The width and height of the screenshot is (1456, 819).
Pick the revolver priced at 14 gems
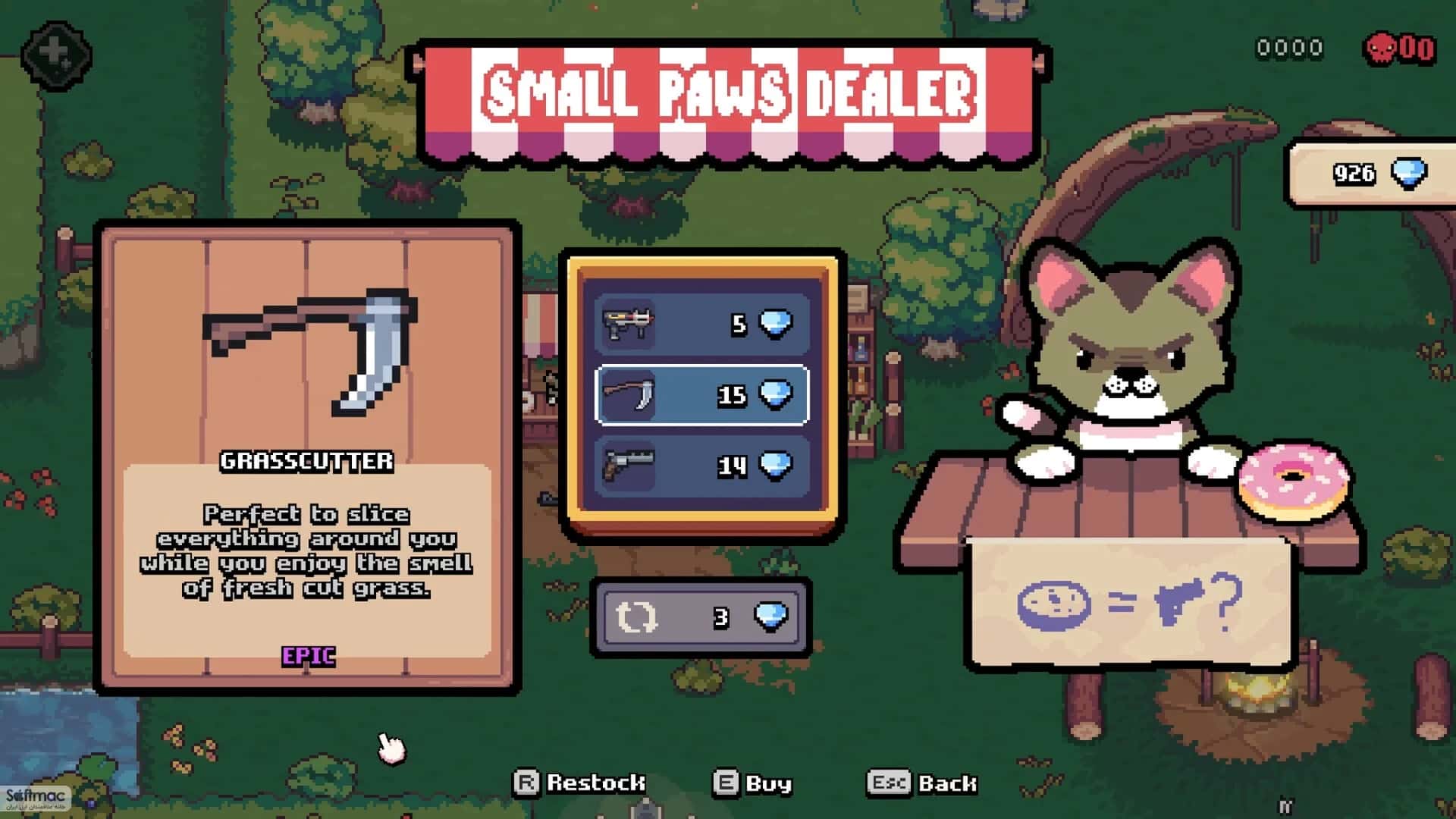[x=701, y=466]
